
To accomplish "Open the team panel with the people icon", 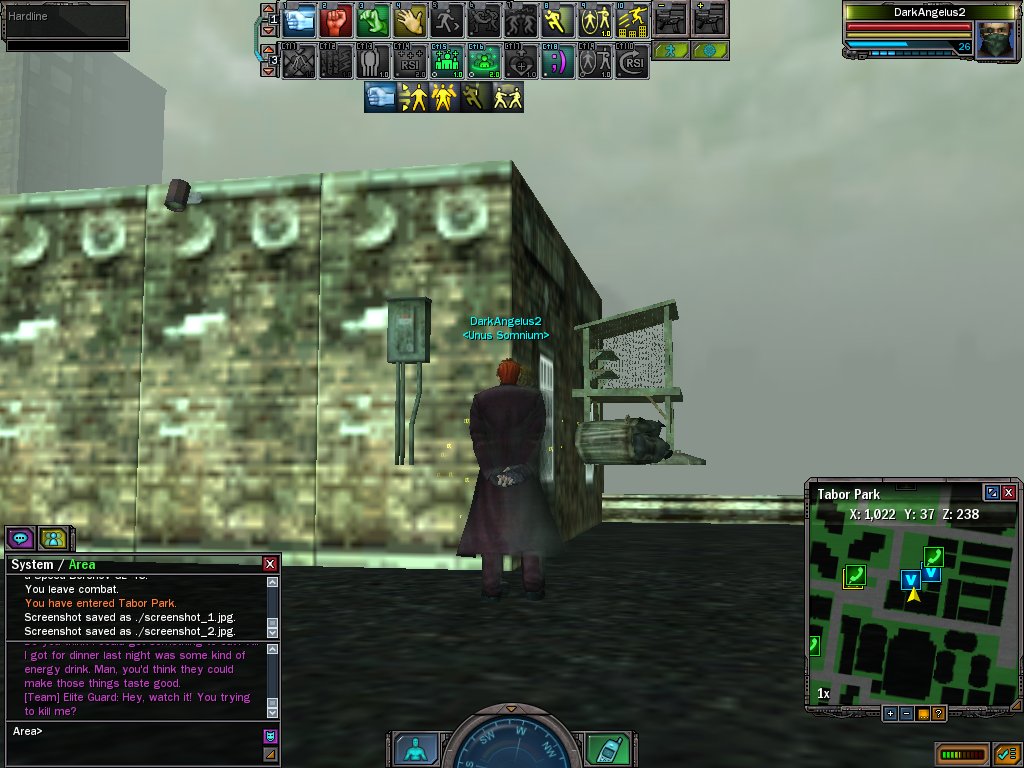I will tap(53, 538).
